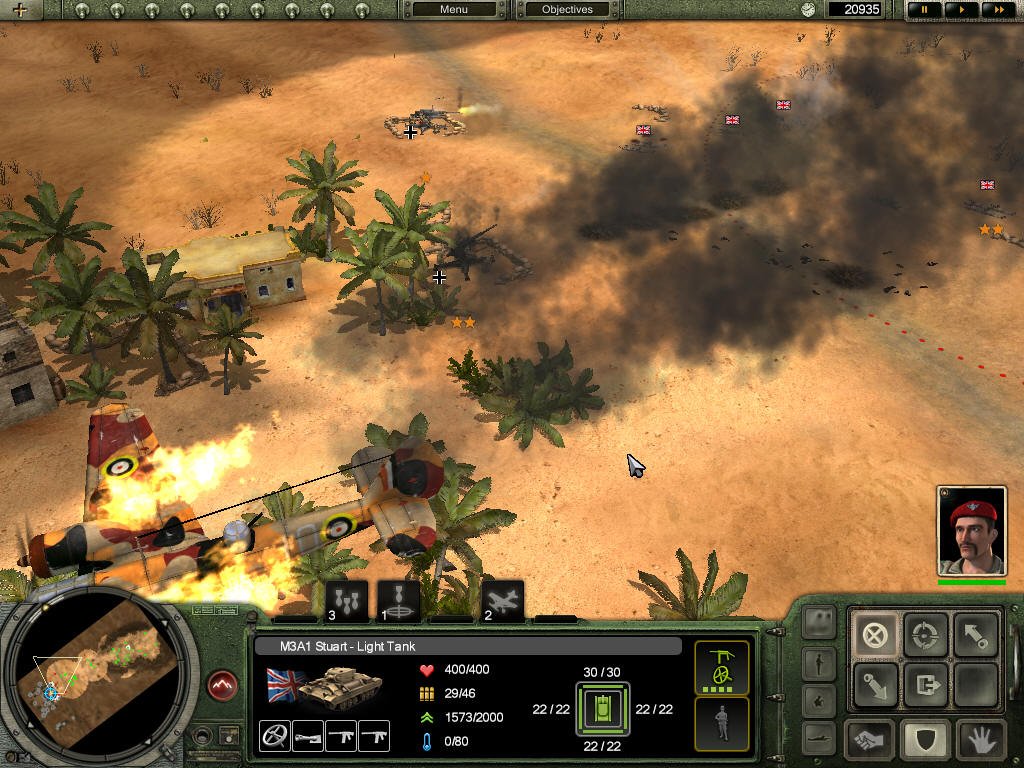Open the Objectives panel

coord(567,10)
